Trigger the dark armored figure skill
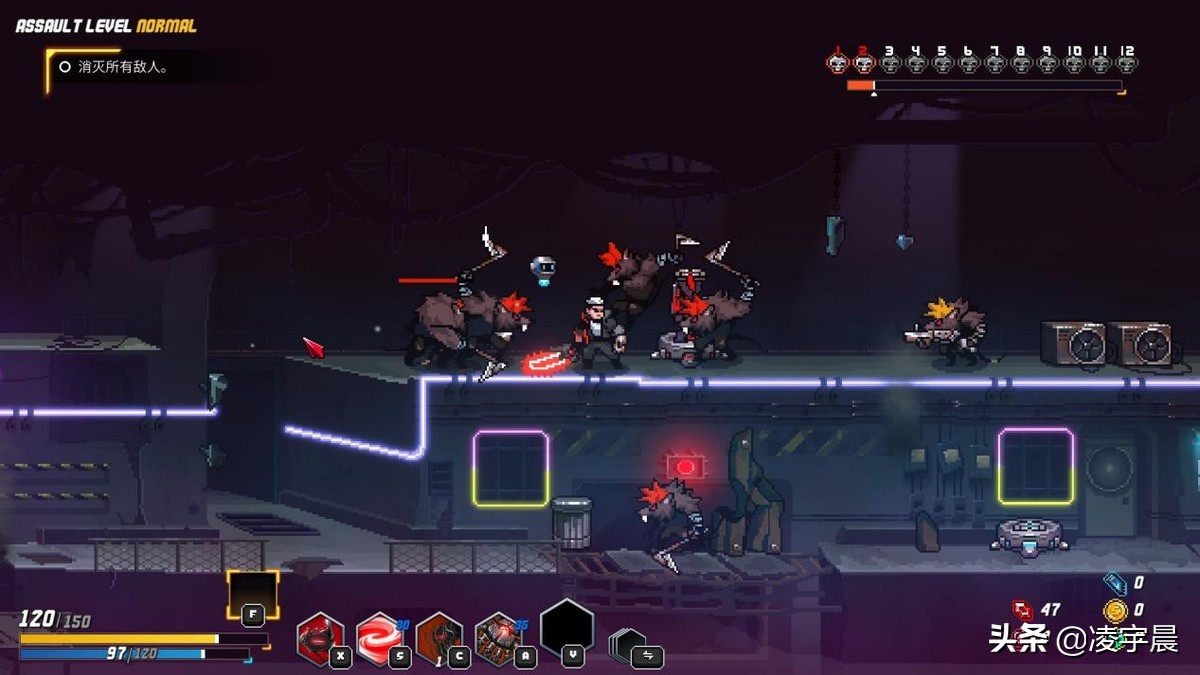Image resolution: width=1200 pixels, height=675 pixels. 439,637
